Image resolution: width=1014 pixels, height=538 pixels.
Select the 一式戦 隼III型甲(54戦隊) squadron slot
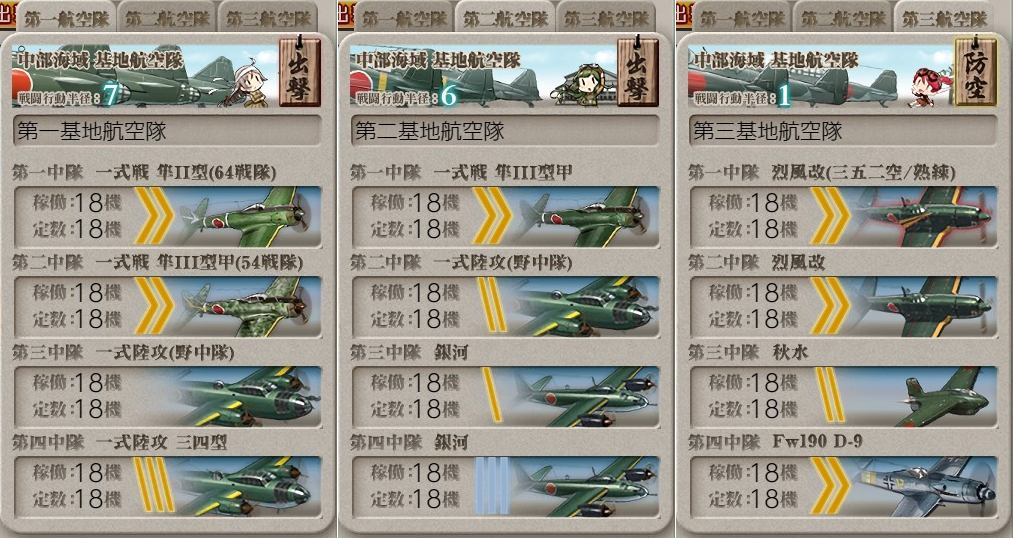(167, 306)
